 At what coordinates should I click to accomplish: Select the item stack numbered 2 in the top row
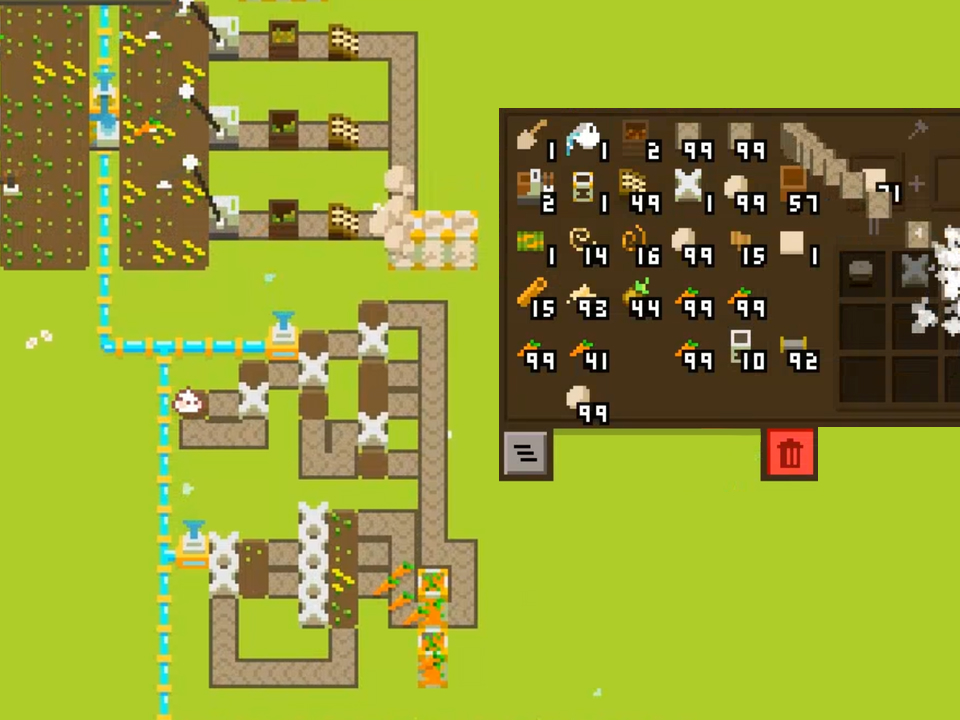click(x=637, y=139)
